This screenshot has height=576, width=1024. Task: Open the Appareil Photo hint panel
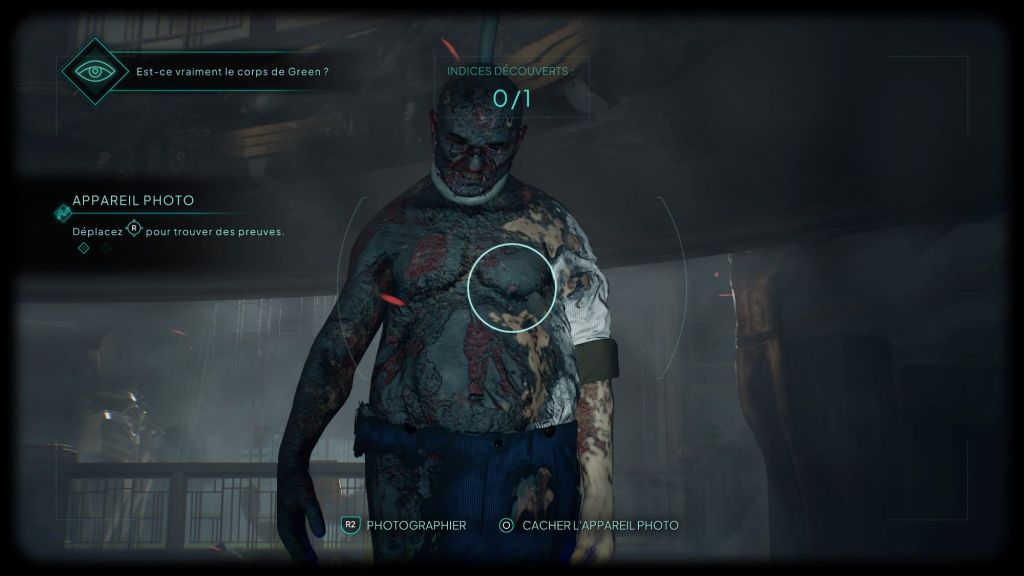tap(133, 201)
